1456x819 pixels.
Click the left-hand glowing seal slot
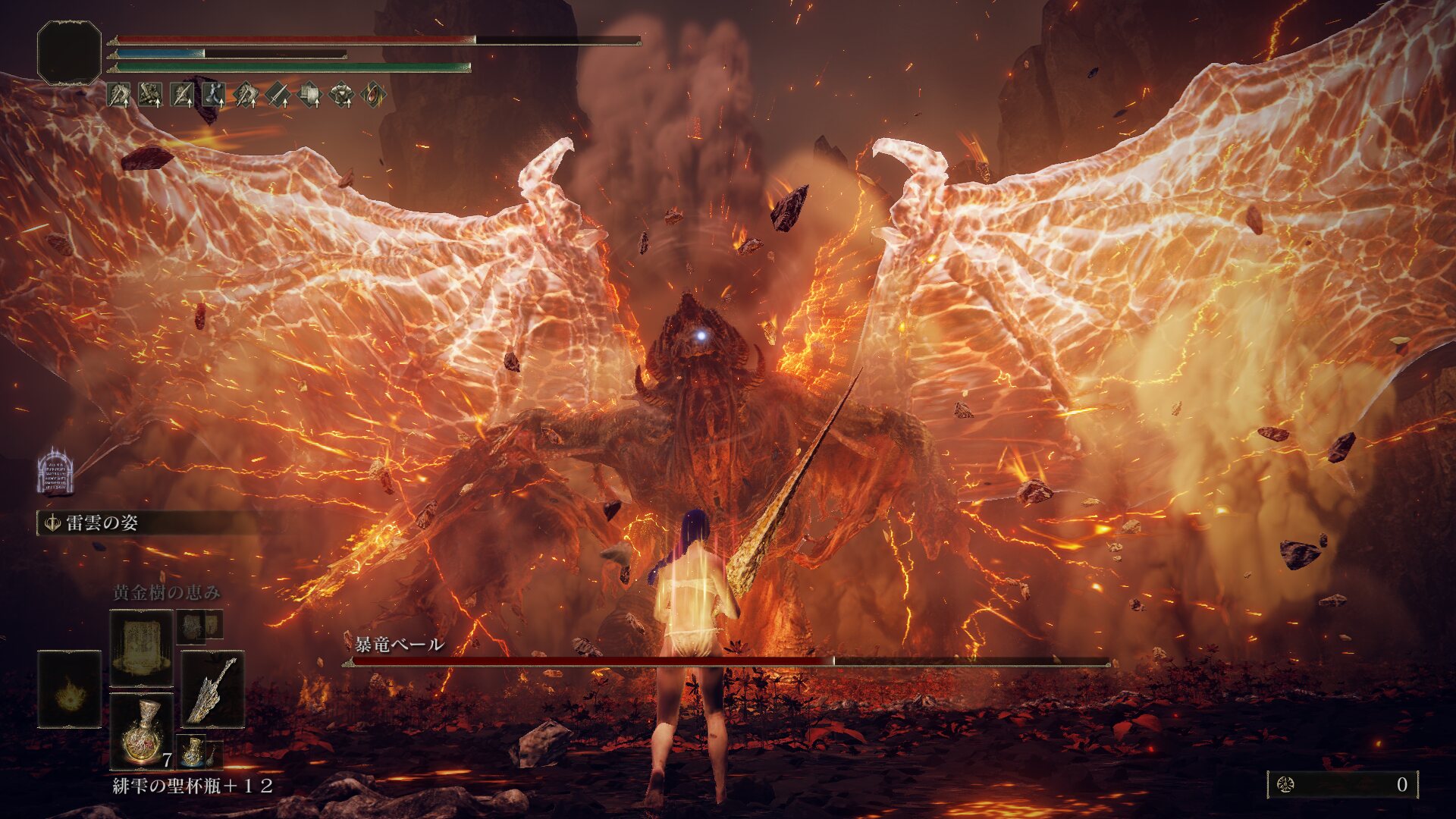(x=69, y=689)
